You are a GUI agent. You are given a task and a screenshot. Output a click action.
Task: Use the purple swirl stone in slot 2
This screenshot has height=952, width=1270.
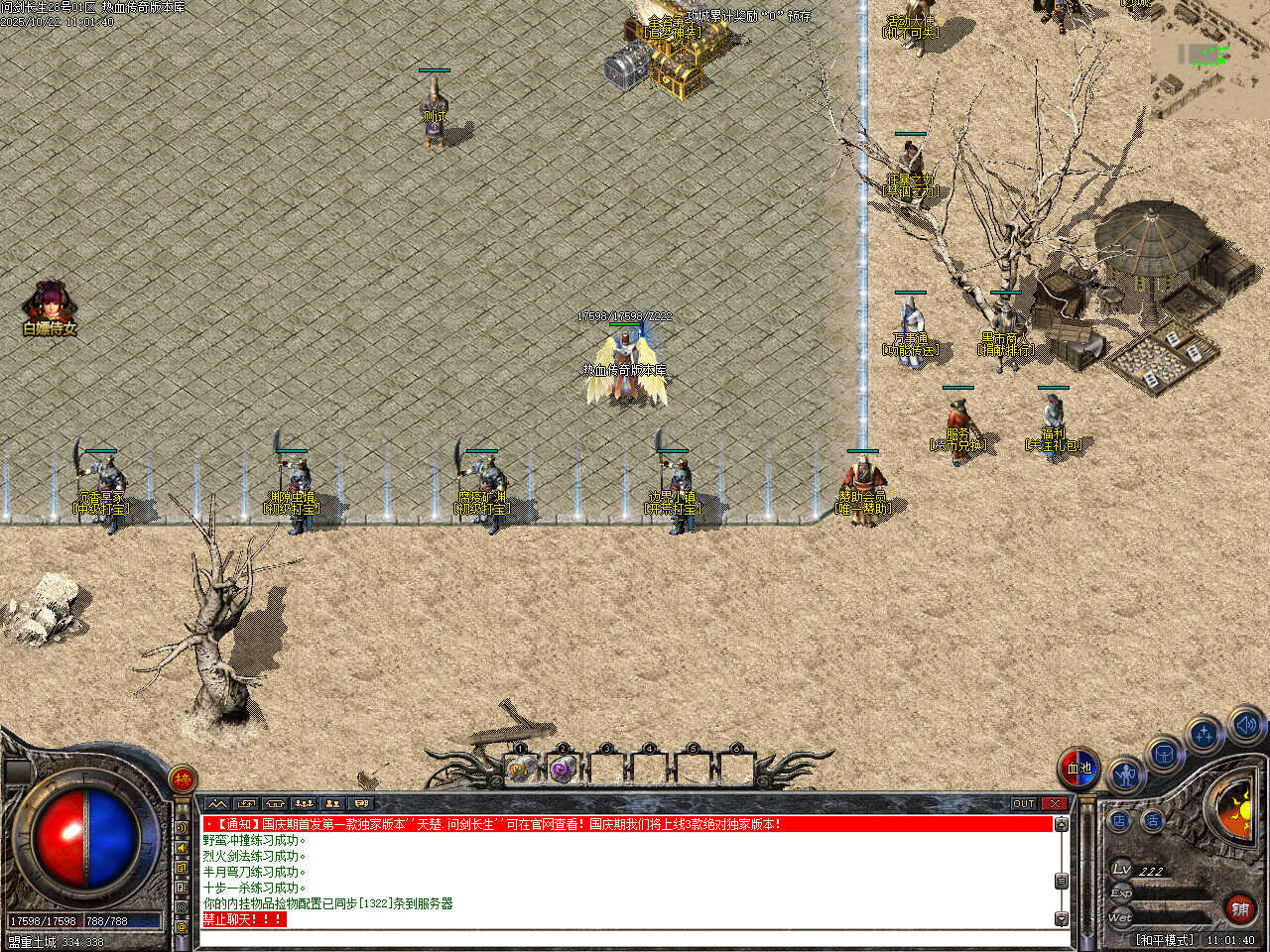point(563,769)
